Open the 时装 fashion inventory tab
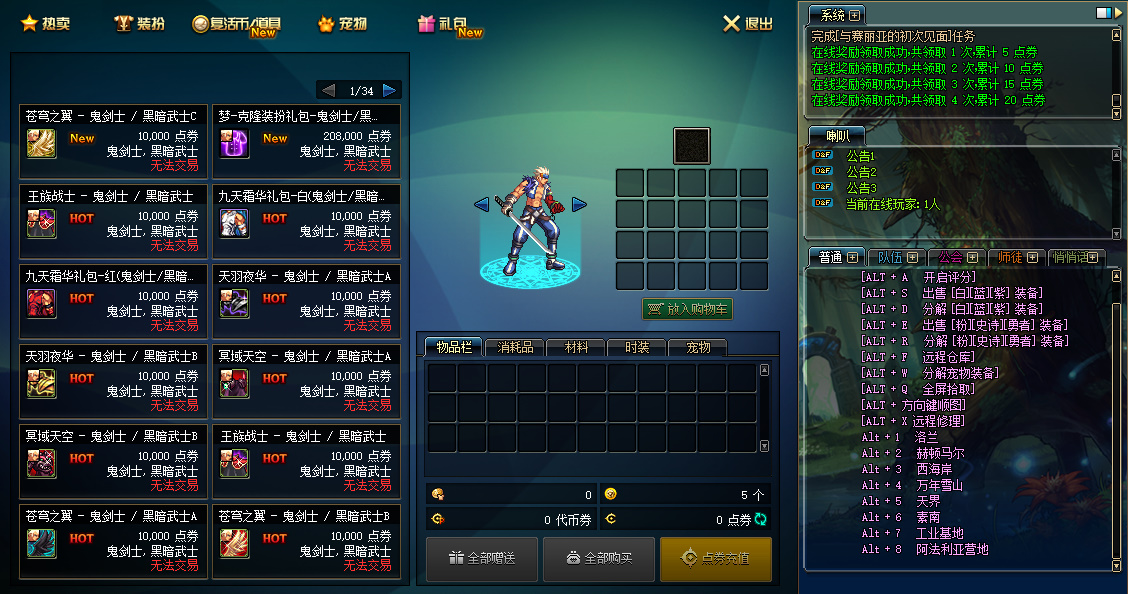Image resolution: width=1128 pixels, height=594 pixels. [637, 347]
